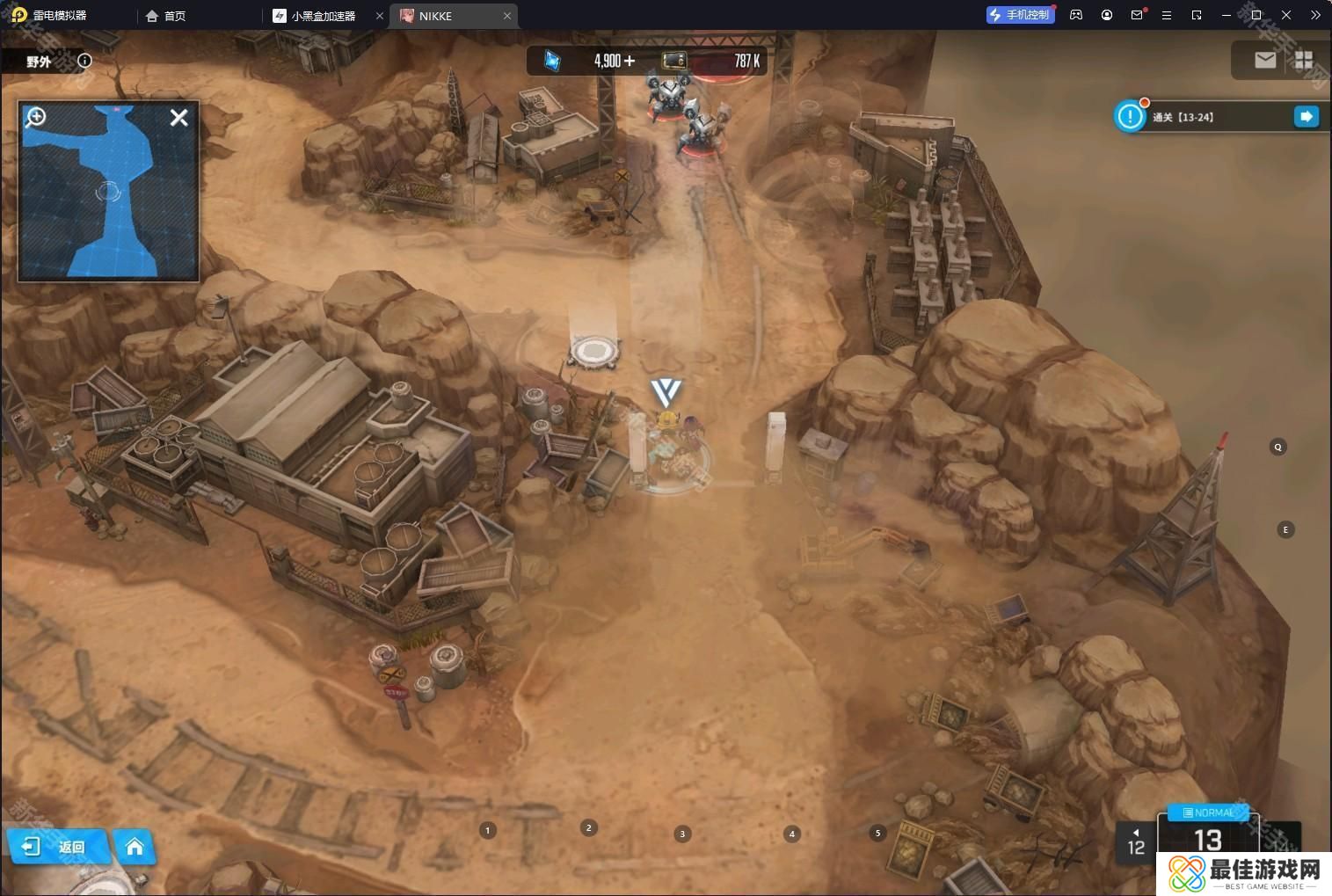Open the four-square grid menu
The image size is (1332, 896).
click(1304, 60)
